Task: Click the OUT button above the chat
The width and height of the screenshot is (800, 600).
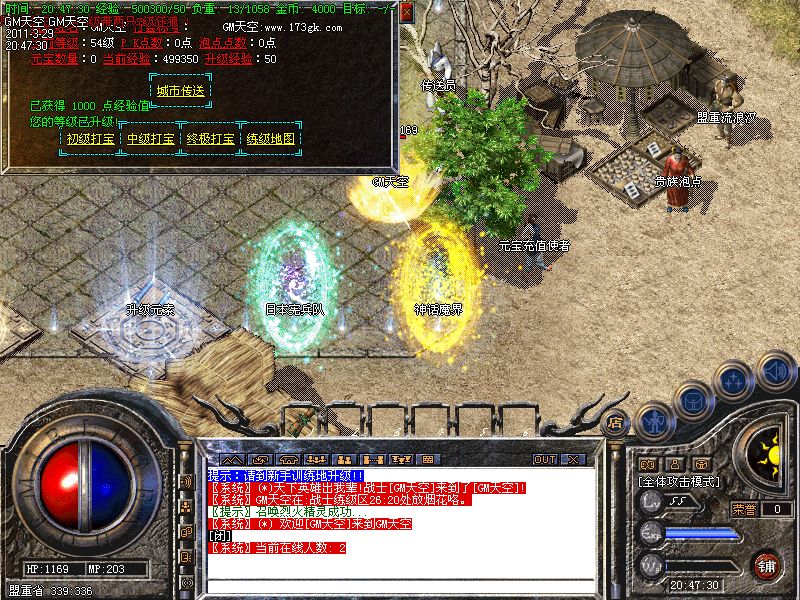Action: pyautogui.click(x=544, y=459)
